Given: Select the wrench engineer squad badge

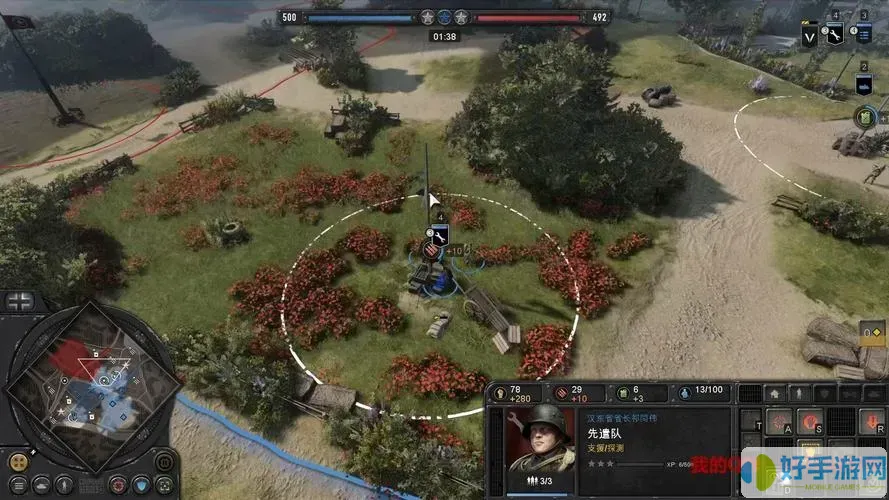Looking at the screenshot, I should pos(836,32).
